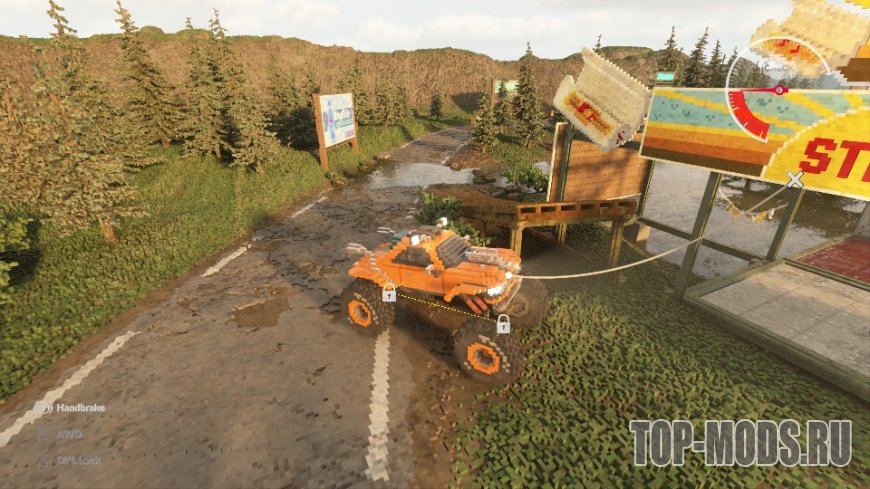Toggle the Handbrake indicator
The image size is (870, 489).
[x=44, y=408]
